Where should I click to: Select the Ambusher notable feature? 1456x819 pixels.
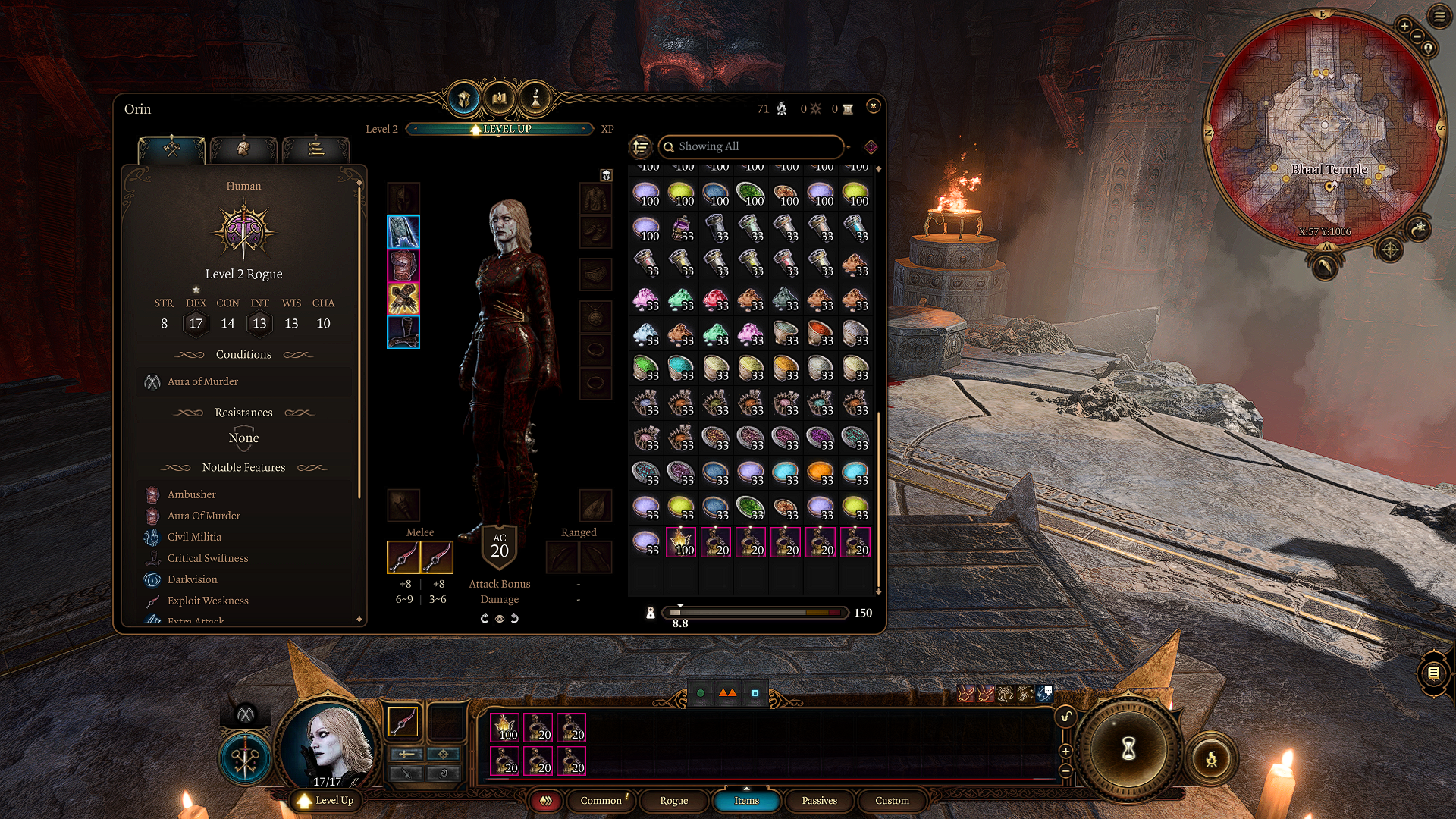point(191,494)
